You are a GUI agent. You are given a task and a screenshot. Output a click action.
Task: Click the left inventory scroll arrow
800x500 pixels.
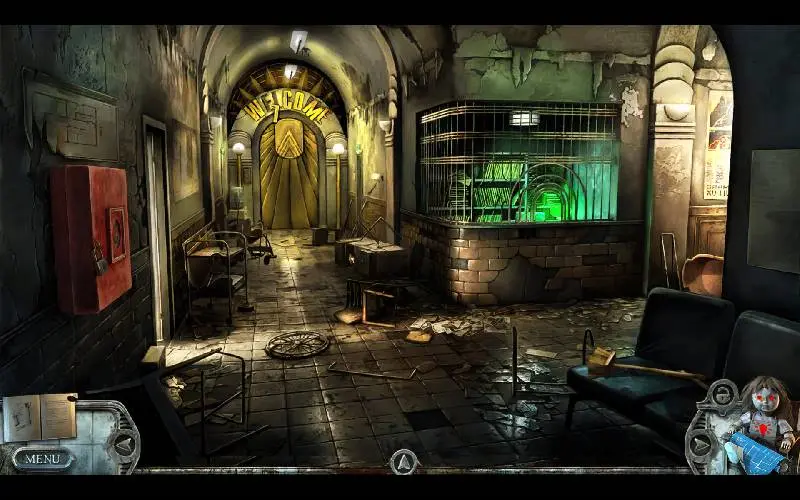[x=123, y=445]
